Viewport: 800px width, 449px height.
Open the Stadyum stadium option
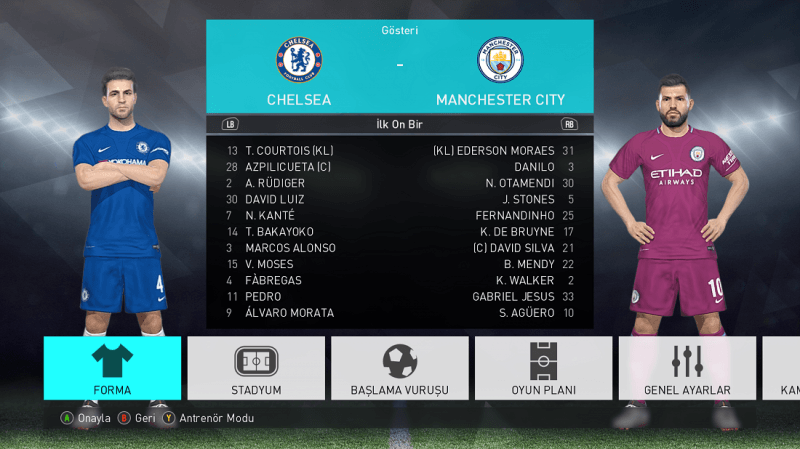click(x=256, y=368)
